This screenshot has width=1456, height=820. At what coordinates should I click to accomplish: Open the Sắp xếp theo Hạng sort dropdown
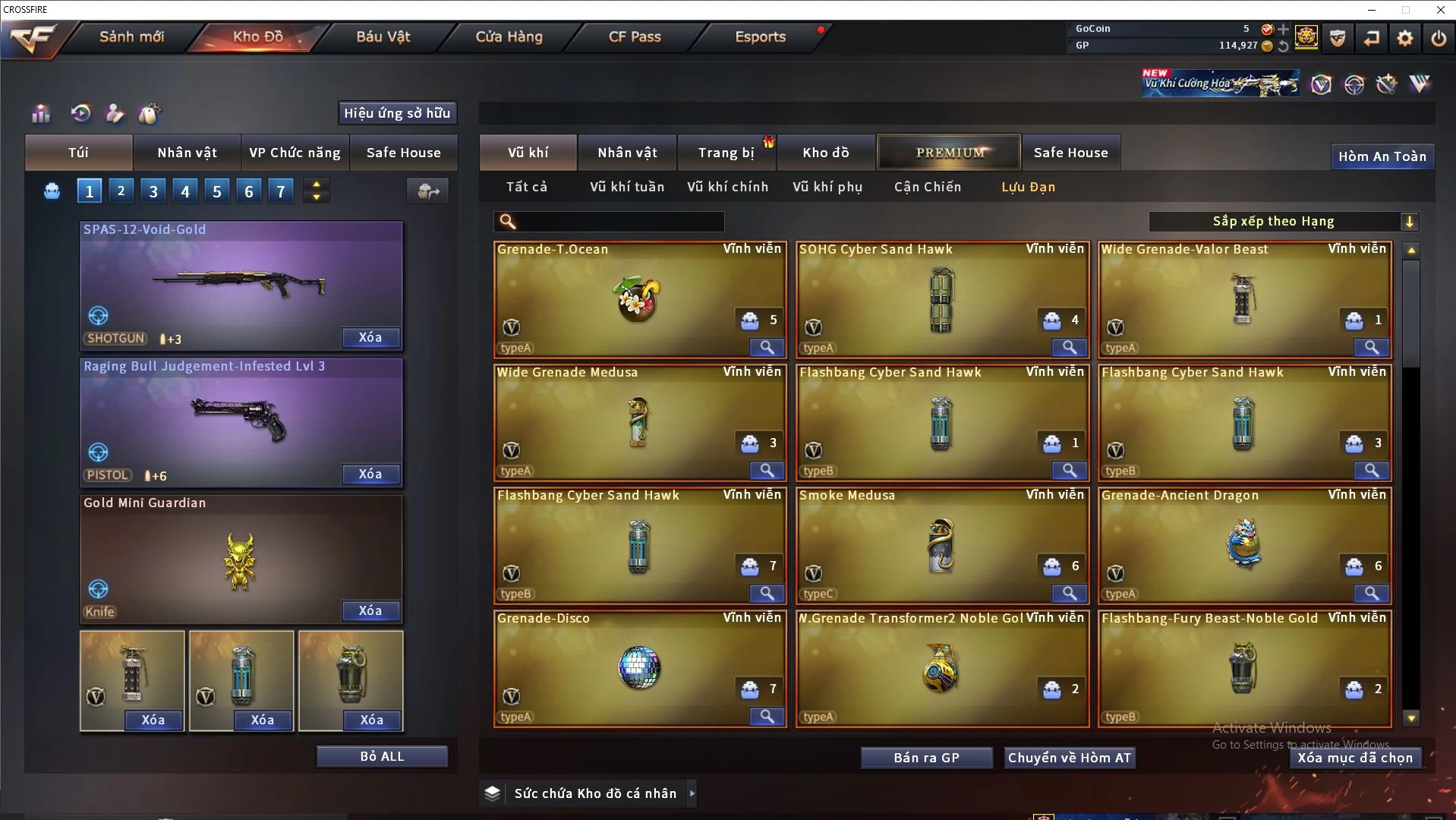[x=1283, y=222]
